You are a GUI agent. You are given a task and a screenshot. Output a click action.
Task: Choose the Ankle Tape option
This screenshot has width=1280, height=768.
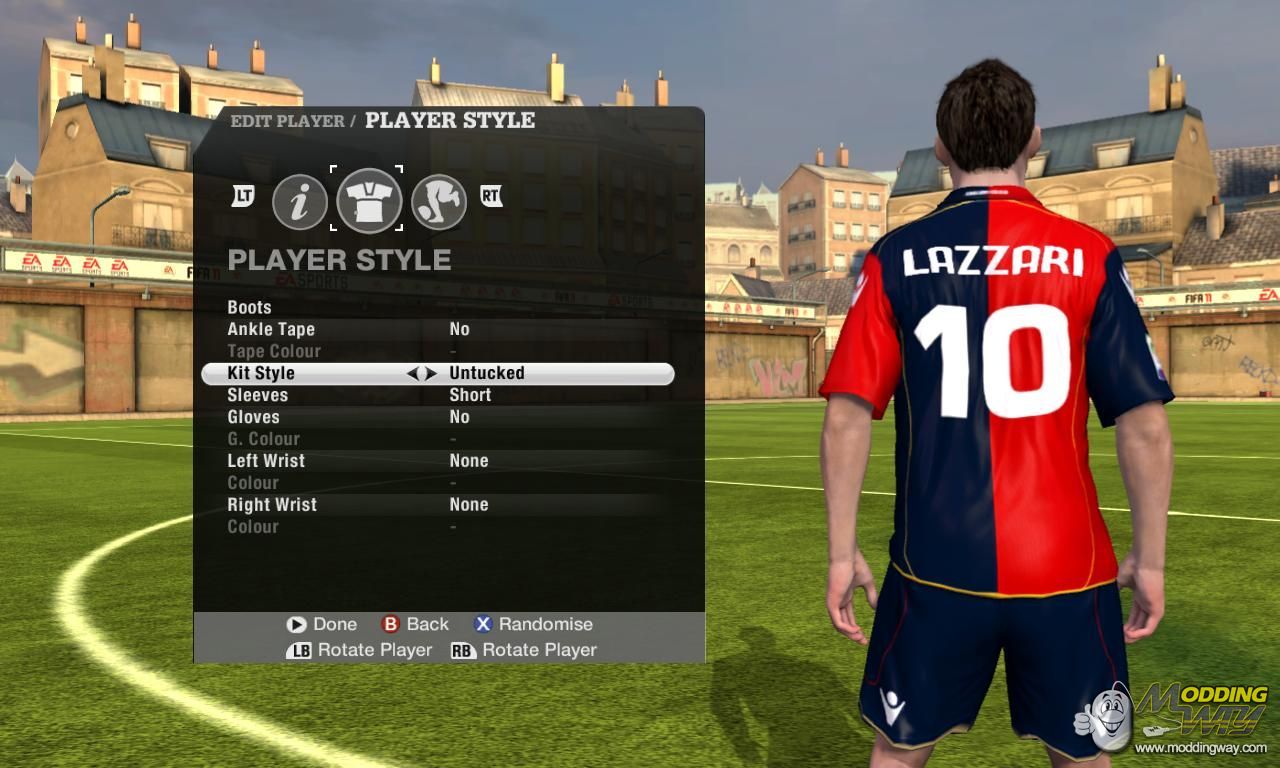click(x=271, y=329)
